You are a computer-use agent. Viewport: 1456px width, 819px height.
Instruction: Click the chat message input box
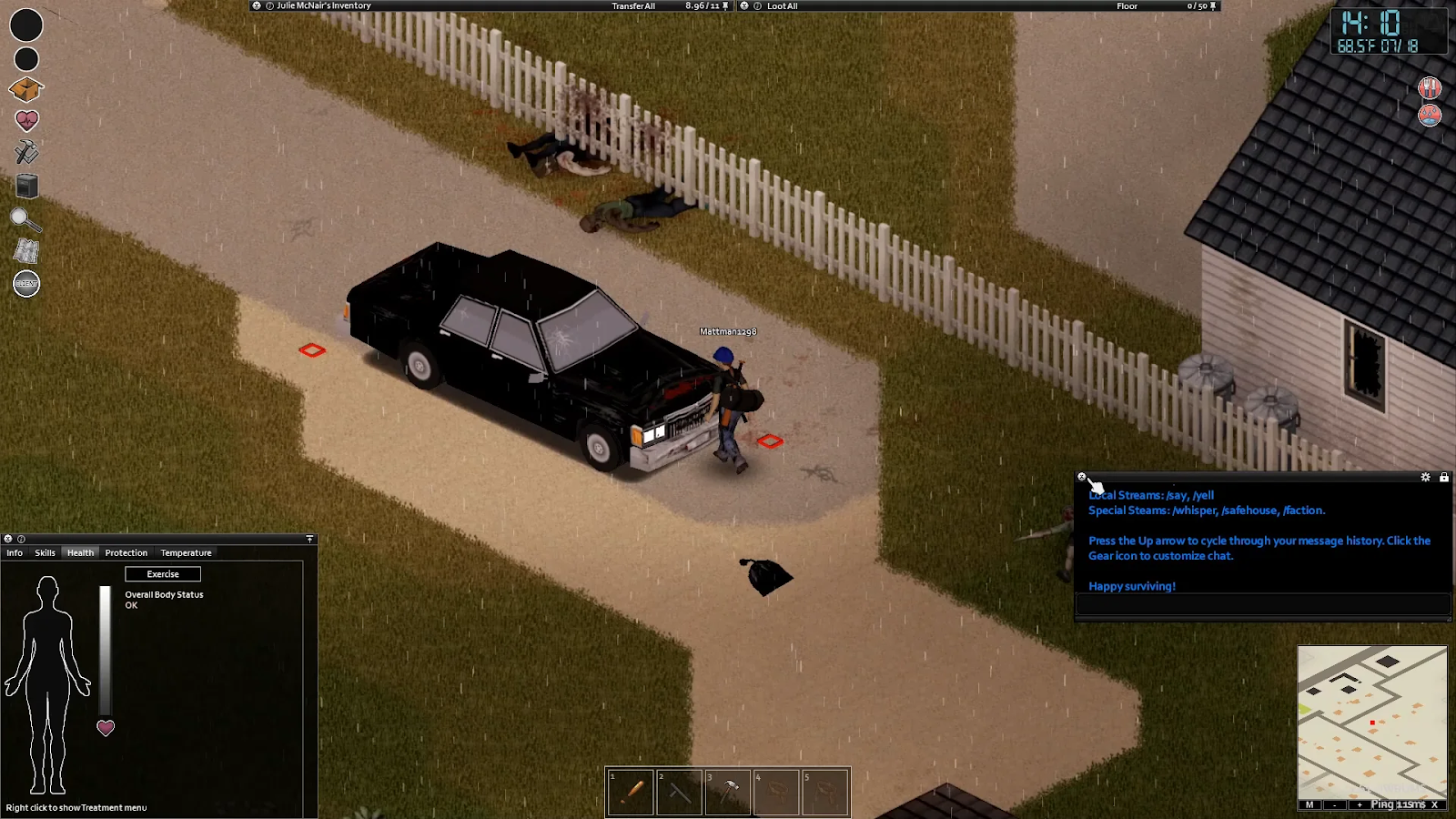[x=1262, y=604]
